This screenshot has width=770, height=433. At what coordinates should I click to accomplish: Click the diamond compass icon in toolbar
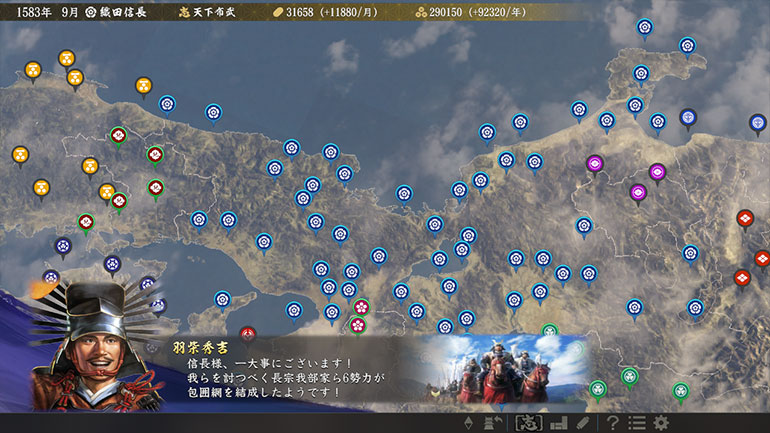point(468,422)
